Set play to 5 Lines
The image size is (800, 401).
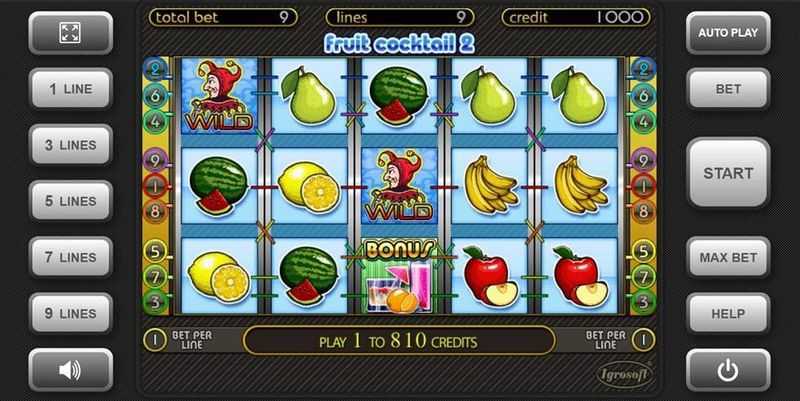70,201
